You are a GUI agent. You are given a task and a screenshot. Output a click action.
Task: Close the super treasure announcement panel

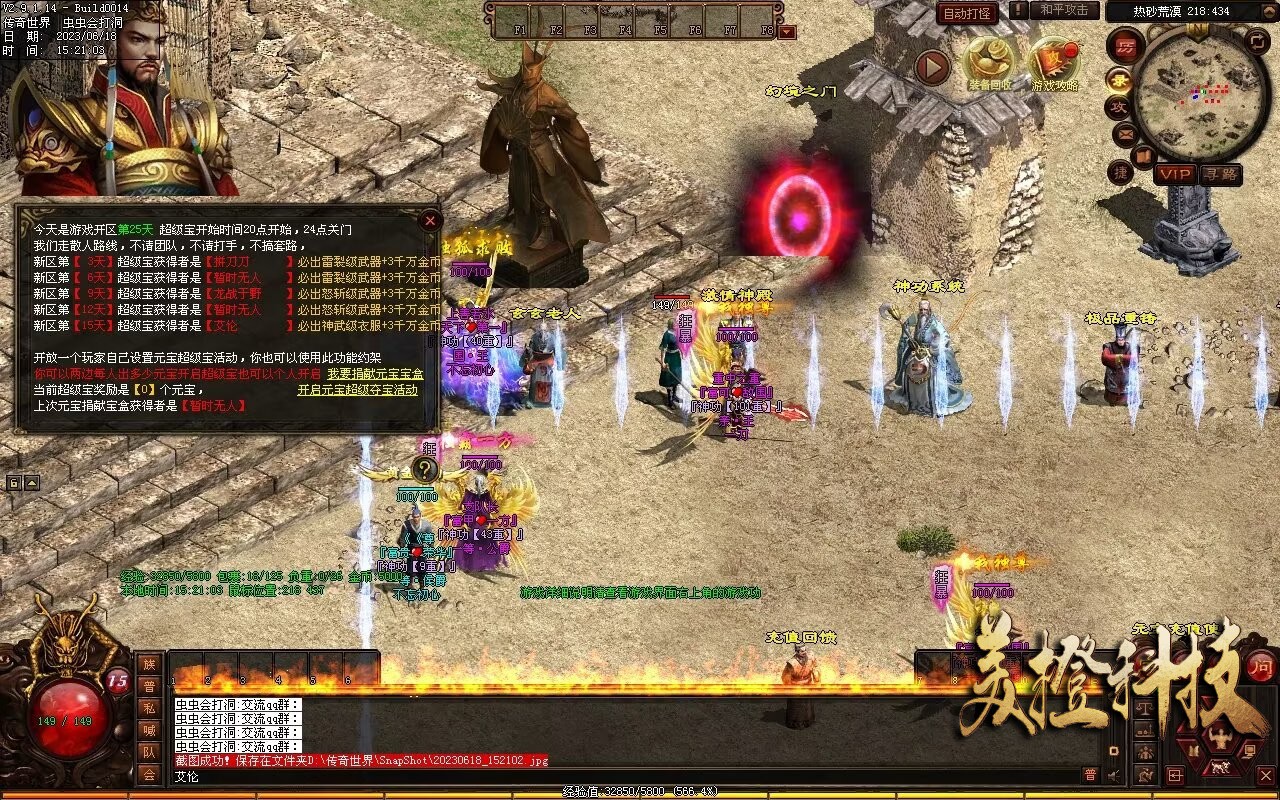click(430, 220)
